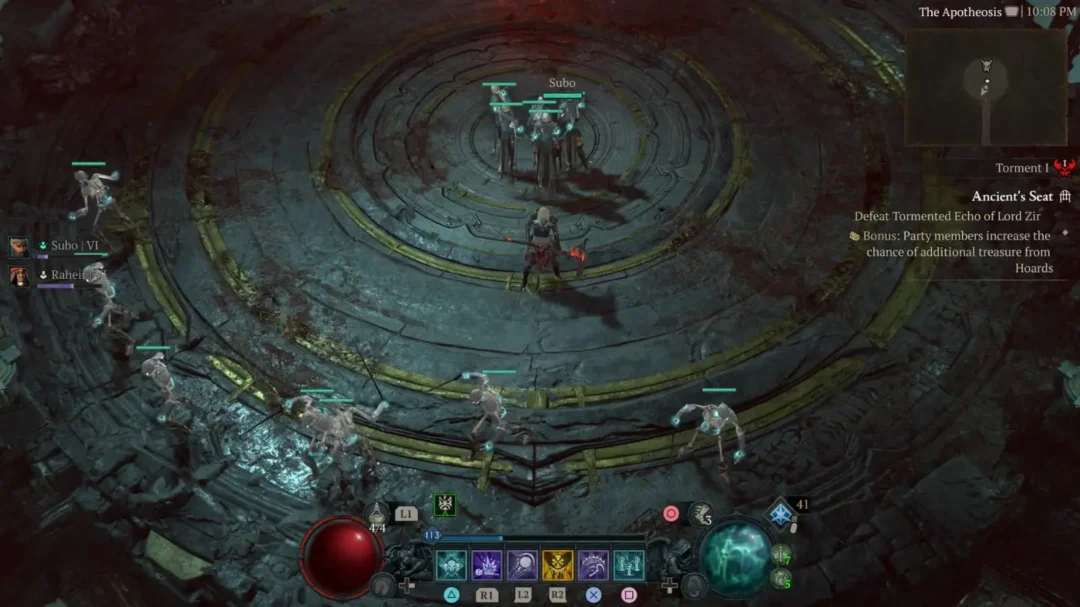Click the blue diamond rune icon

(780, 514)
